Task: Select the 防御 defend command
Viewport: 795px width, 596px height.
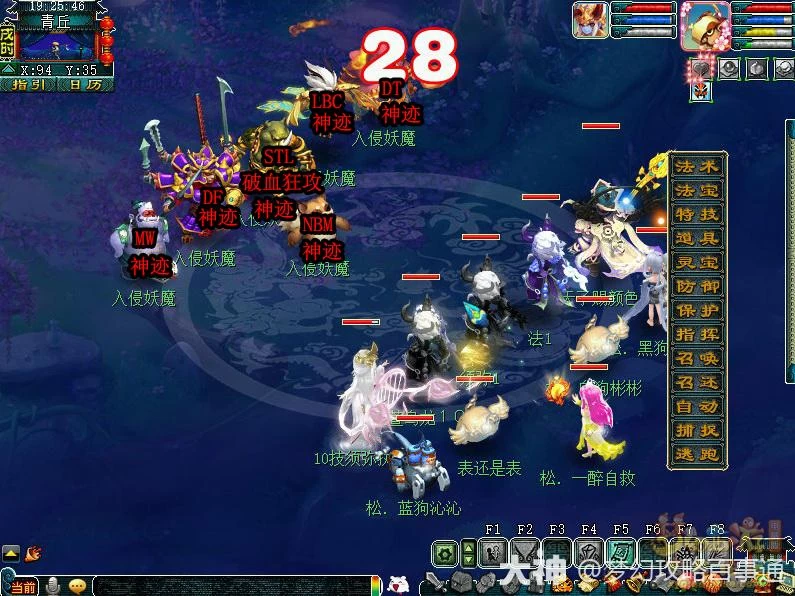Action: coord(697,287)
